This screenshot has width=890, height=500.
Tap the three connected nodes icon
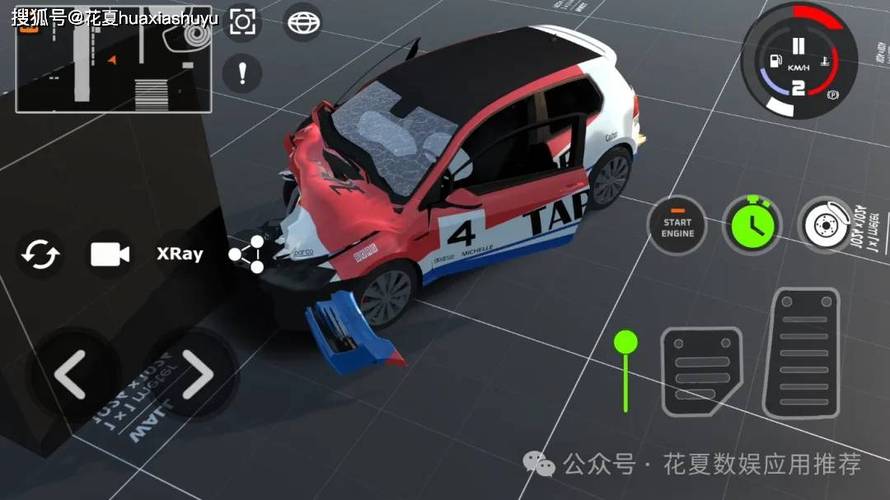pos(247,254)
